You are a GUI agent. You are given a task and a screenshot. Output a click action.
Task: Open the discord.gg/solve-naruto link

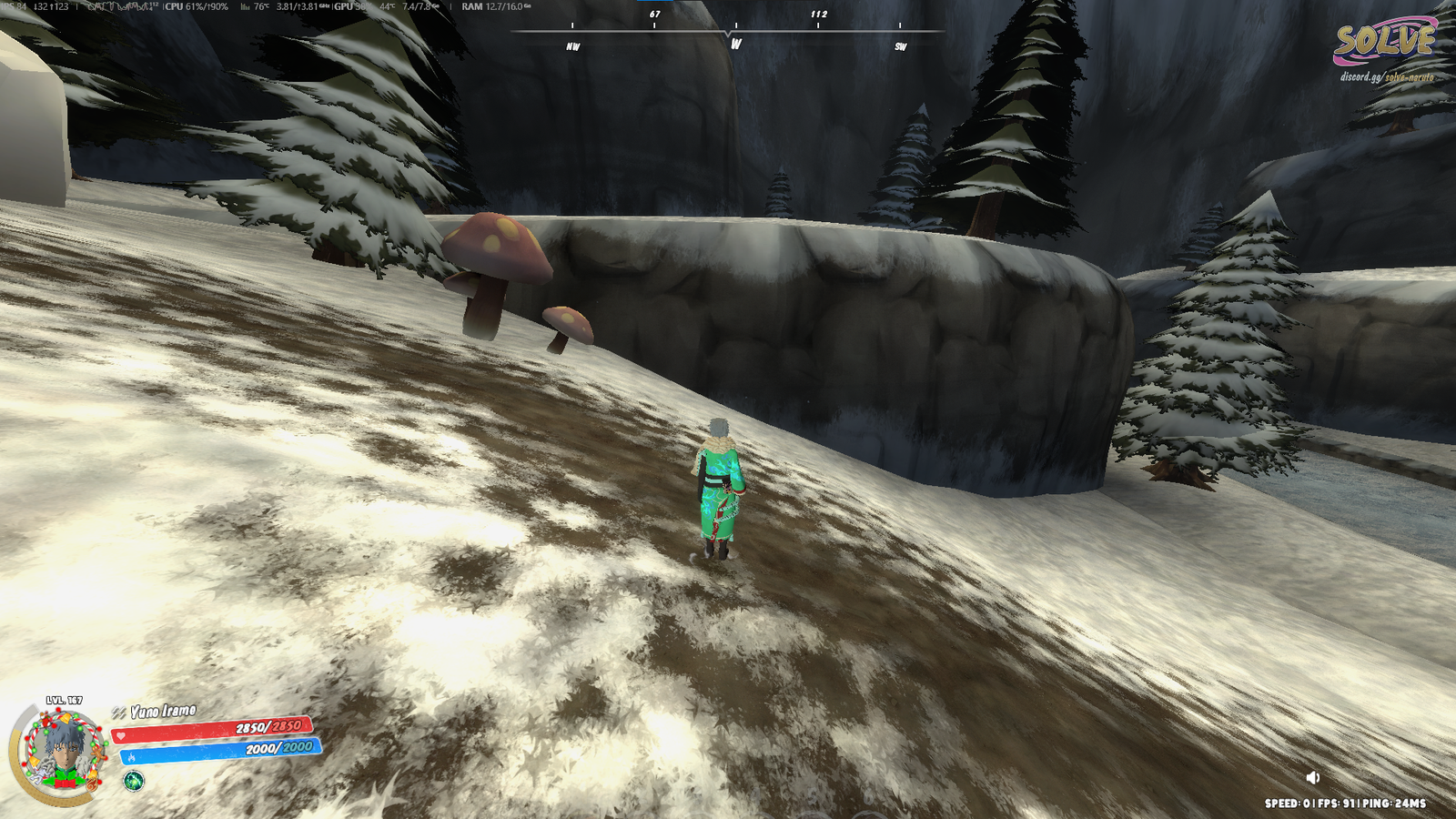pyautogui.click(x=1386, y=77)
